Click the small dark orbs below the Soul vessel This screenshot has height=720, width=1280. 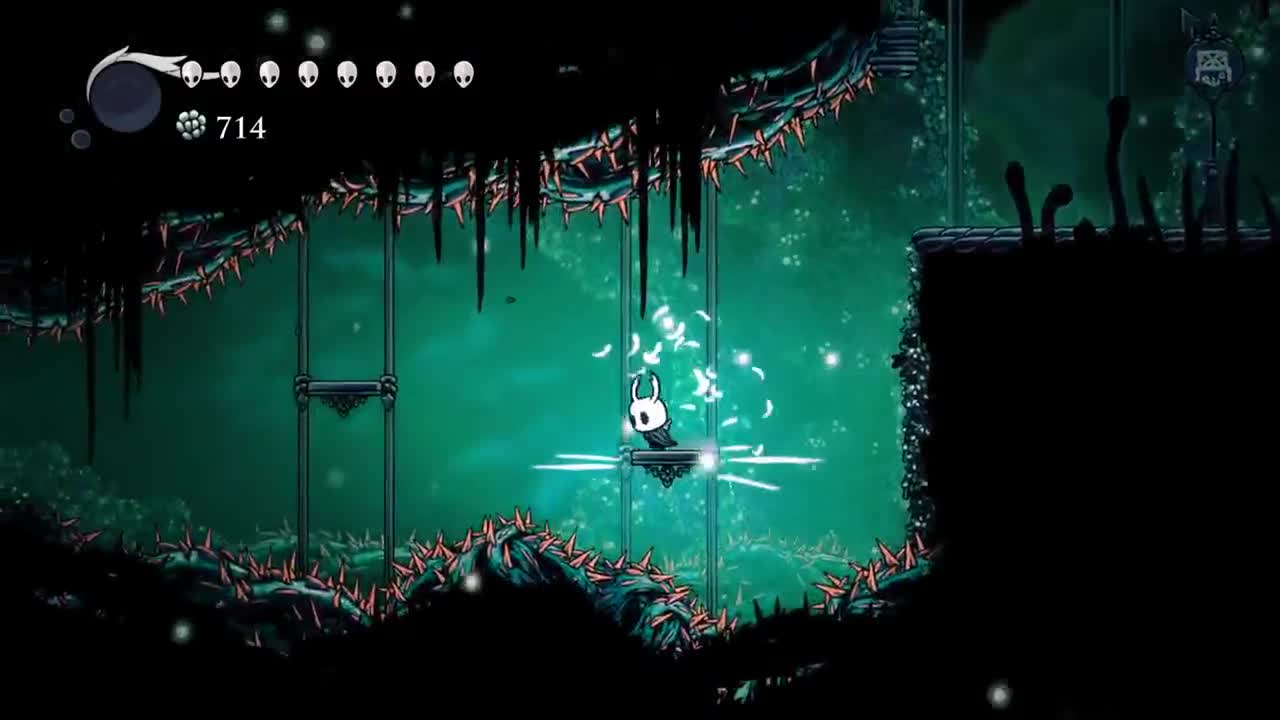pyautogui.click(x=75, y=130)
